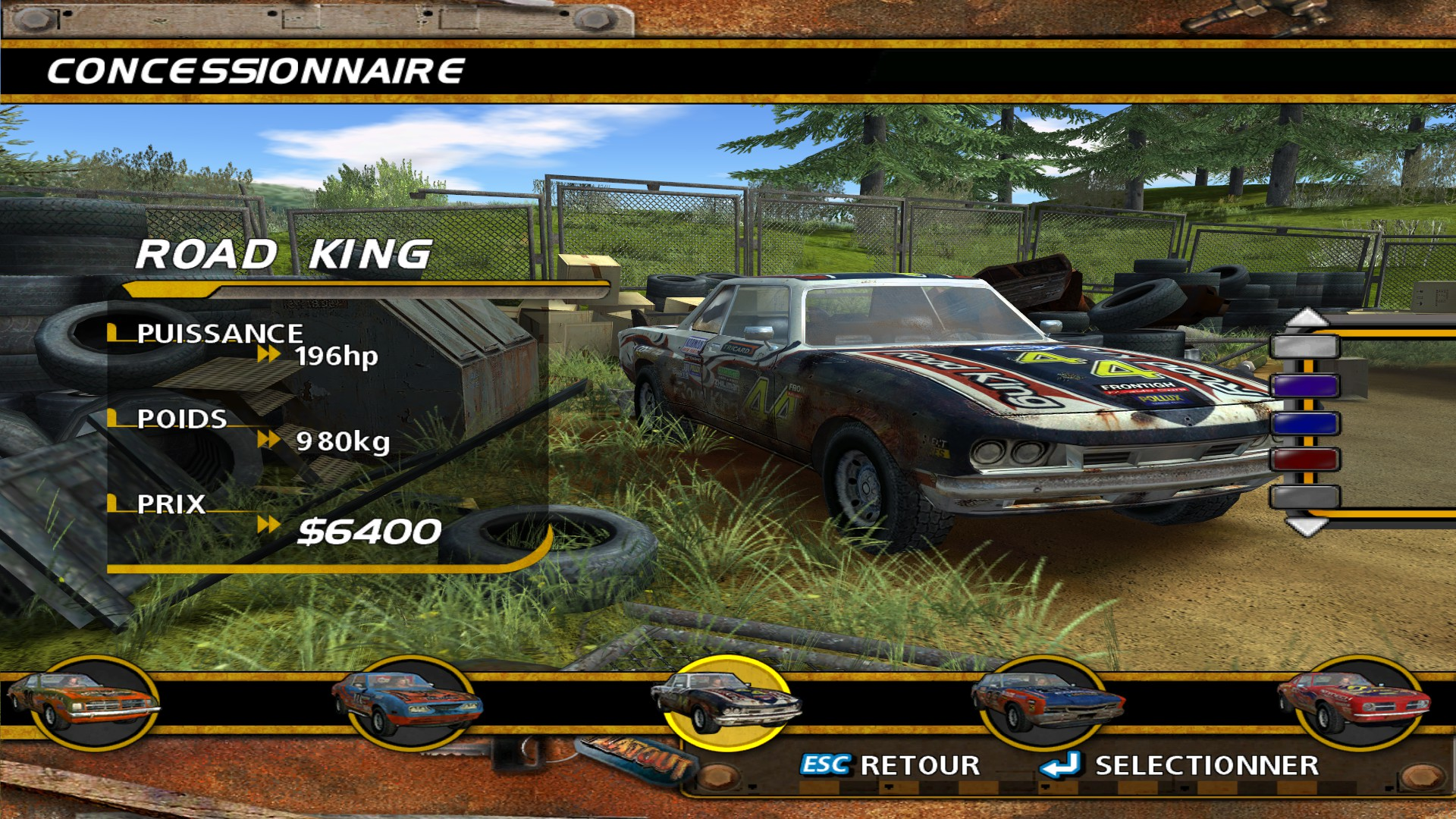
Task: Pick the dark gray paint swatch
Action: pyautogui.click(x=1305, y=497)
